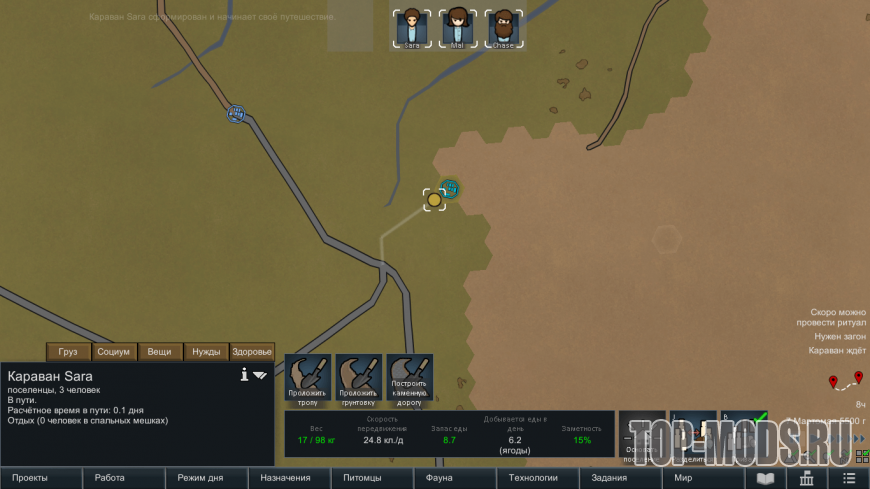Open the Работа (work) menu

click(110, 478)
